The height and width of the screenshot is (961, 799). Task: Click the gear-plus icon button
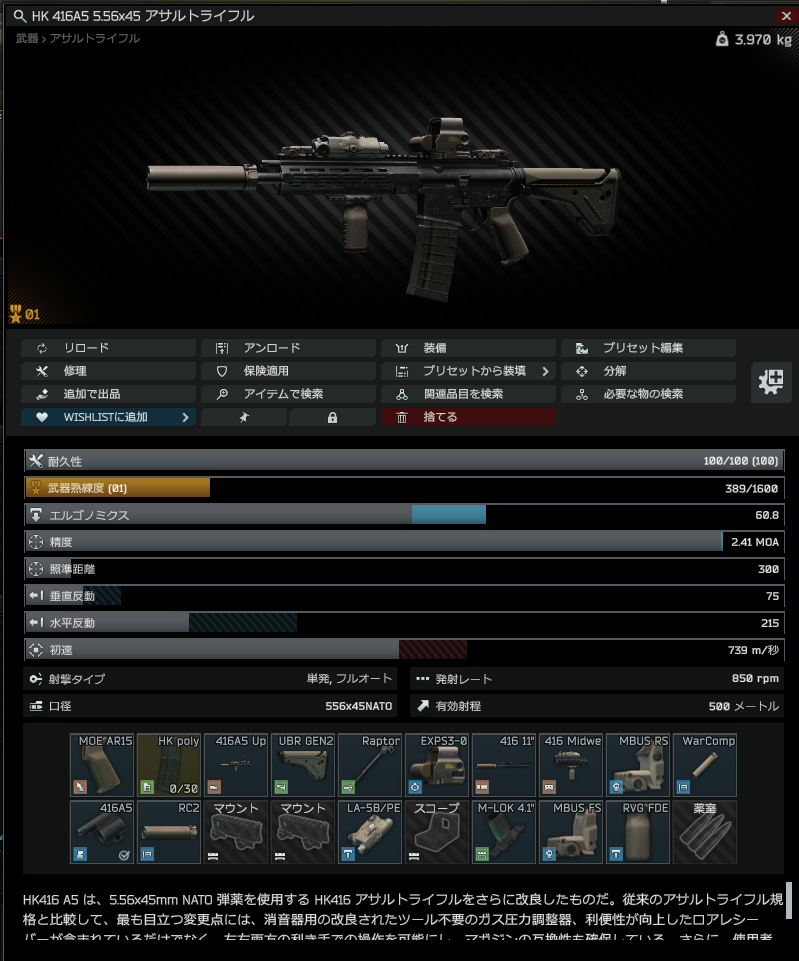point(772,382)
